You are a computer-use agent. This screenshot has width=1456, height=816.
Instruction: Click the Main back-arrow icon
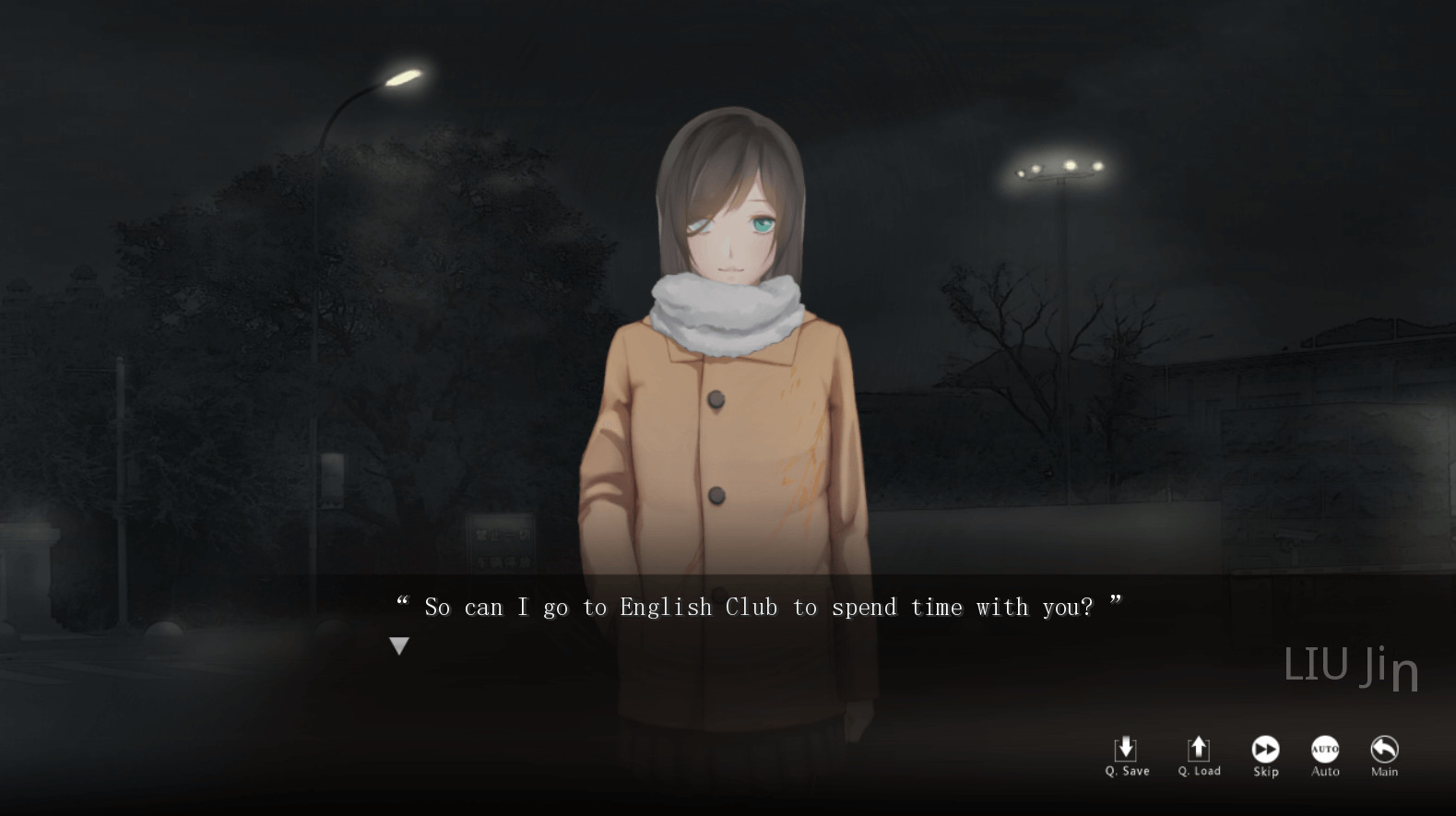(1383, 747)
